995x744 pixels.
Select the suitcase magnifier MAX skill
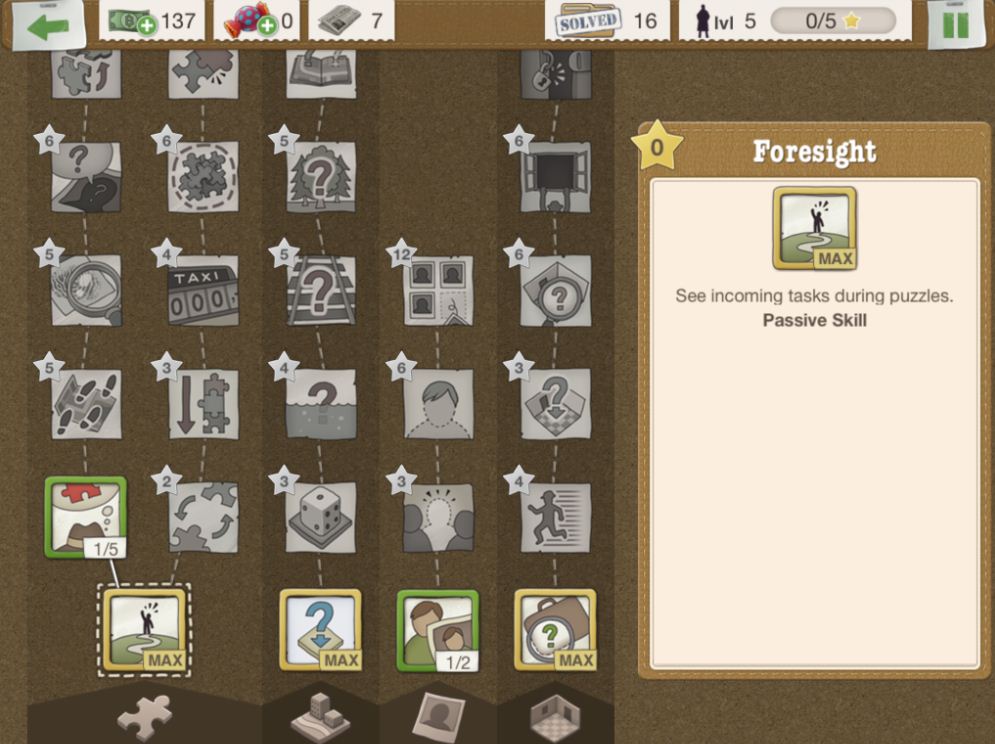(x=555, y=629)
